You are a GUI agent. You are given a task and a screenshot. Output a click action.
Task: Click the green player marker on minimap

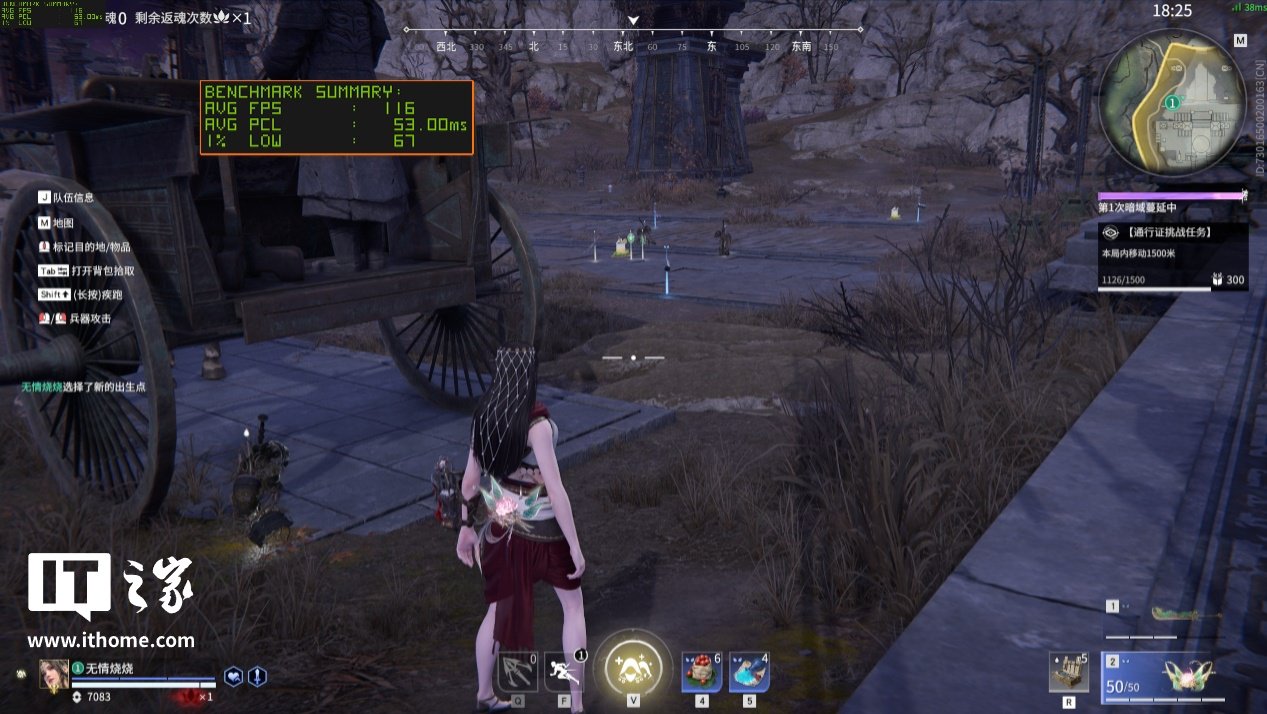[1172, 102]
